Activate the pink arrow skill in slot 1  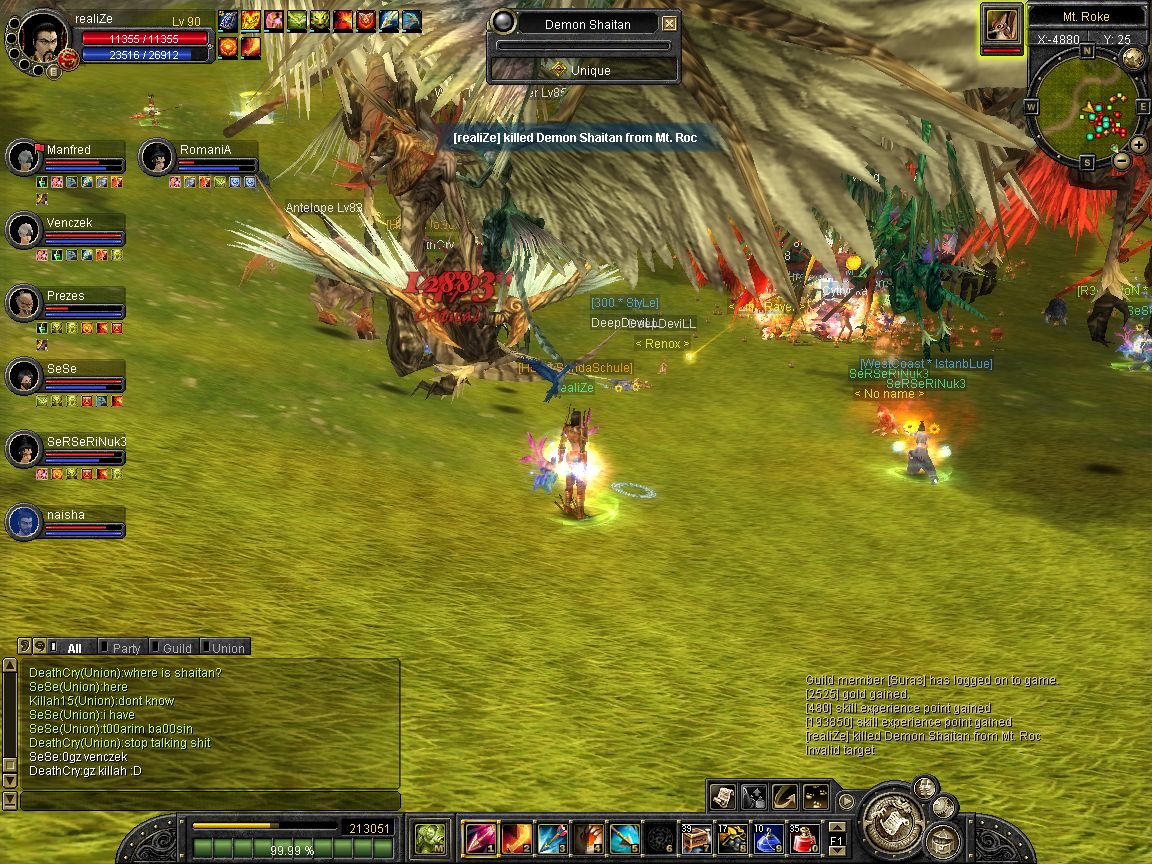[479, 837]
